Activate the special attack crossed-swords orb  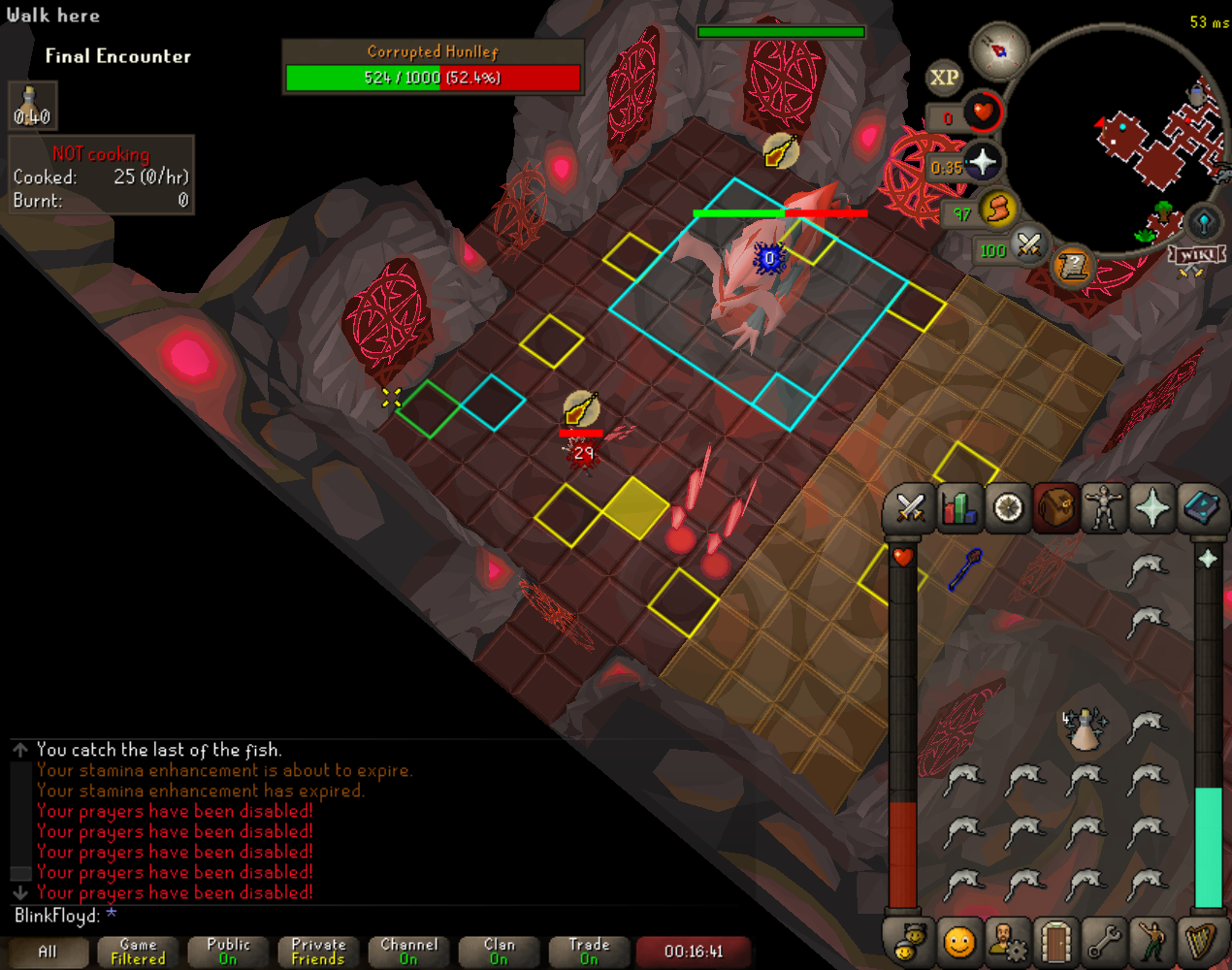(x=1029, y=244)
